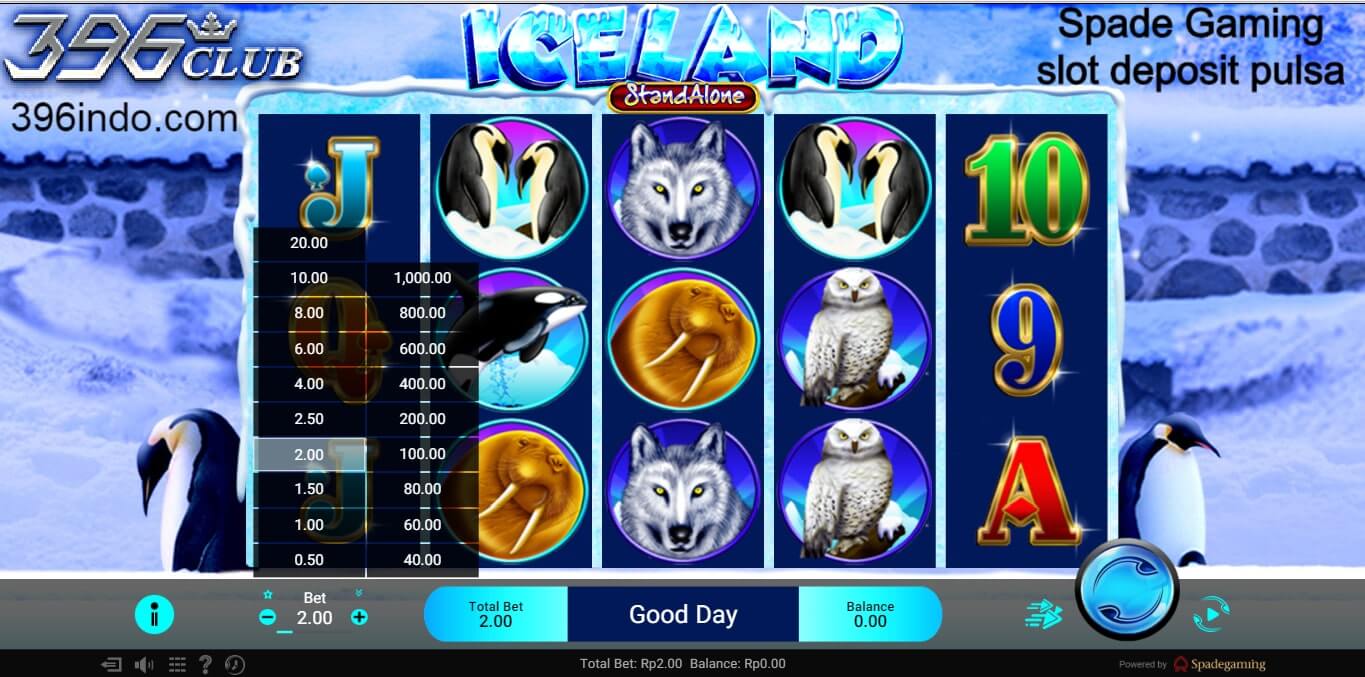Viewport: 1365px width, 677px height.
Task: Choose the 800.00 bet option
Action: (x=422, y=313)
